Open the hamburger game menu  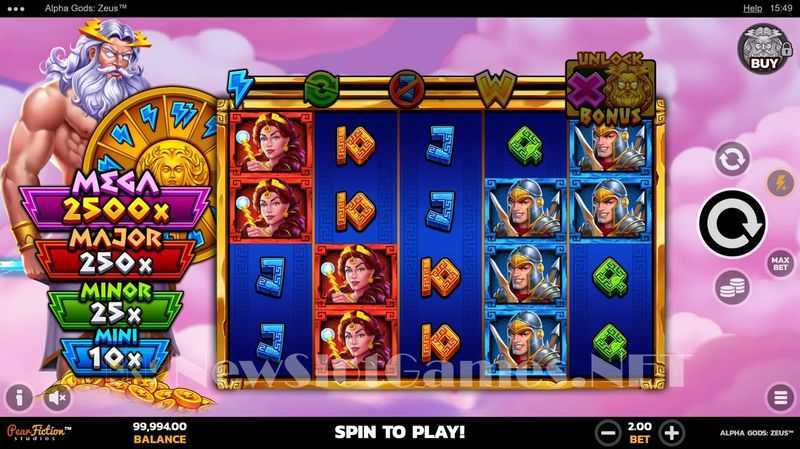point(779,397)
